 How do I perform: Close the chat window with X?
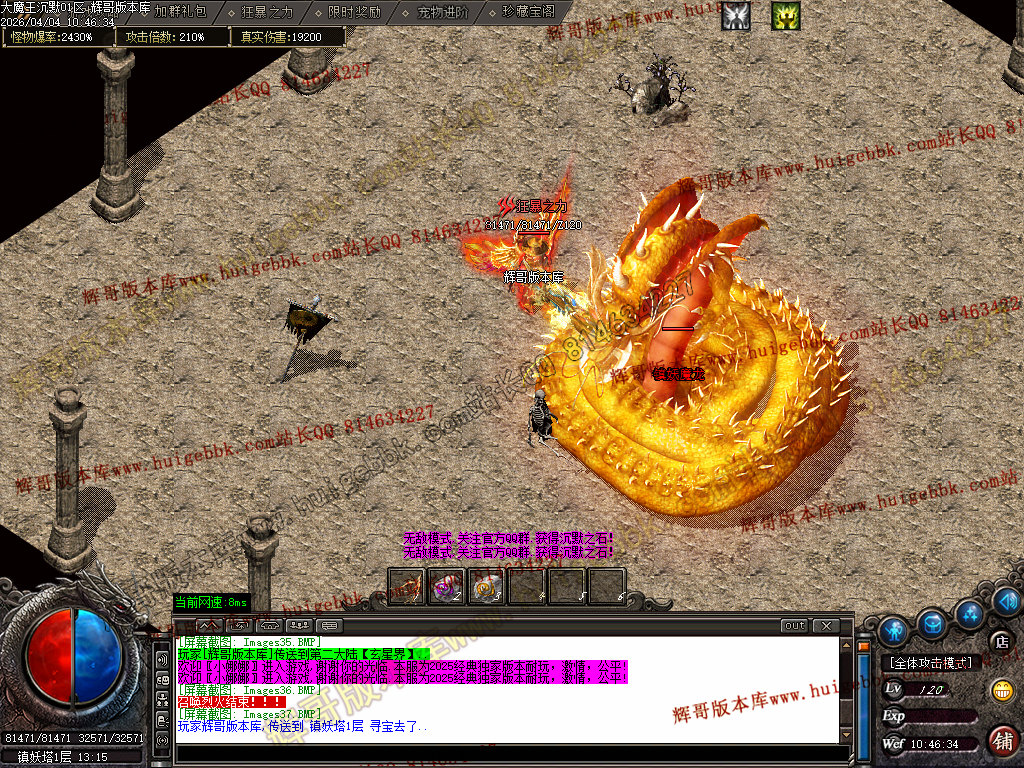pos(825,626)
